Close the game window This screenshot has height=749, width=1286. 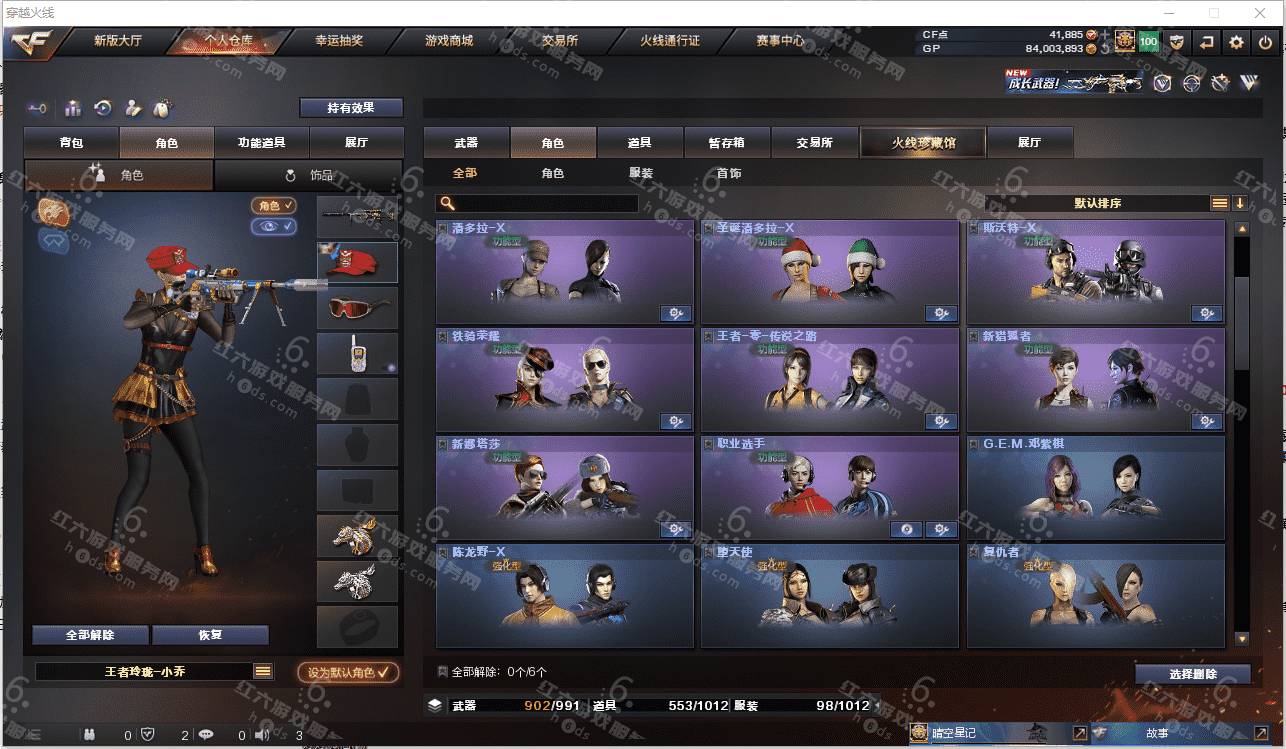click(1259, 13)
